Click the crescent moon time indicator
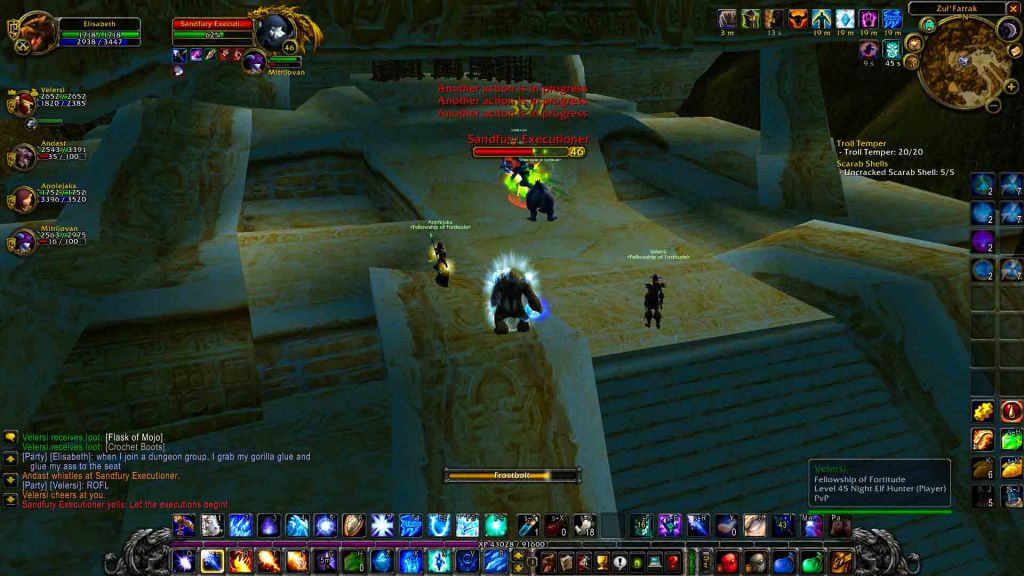 (x=1008, y=30)
